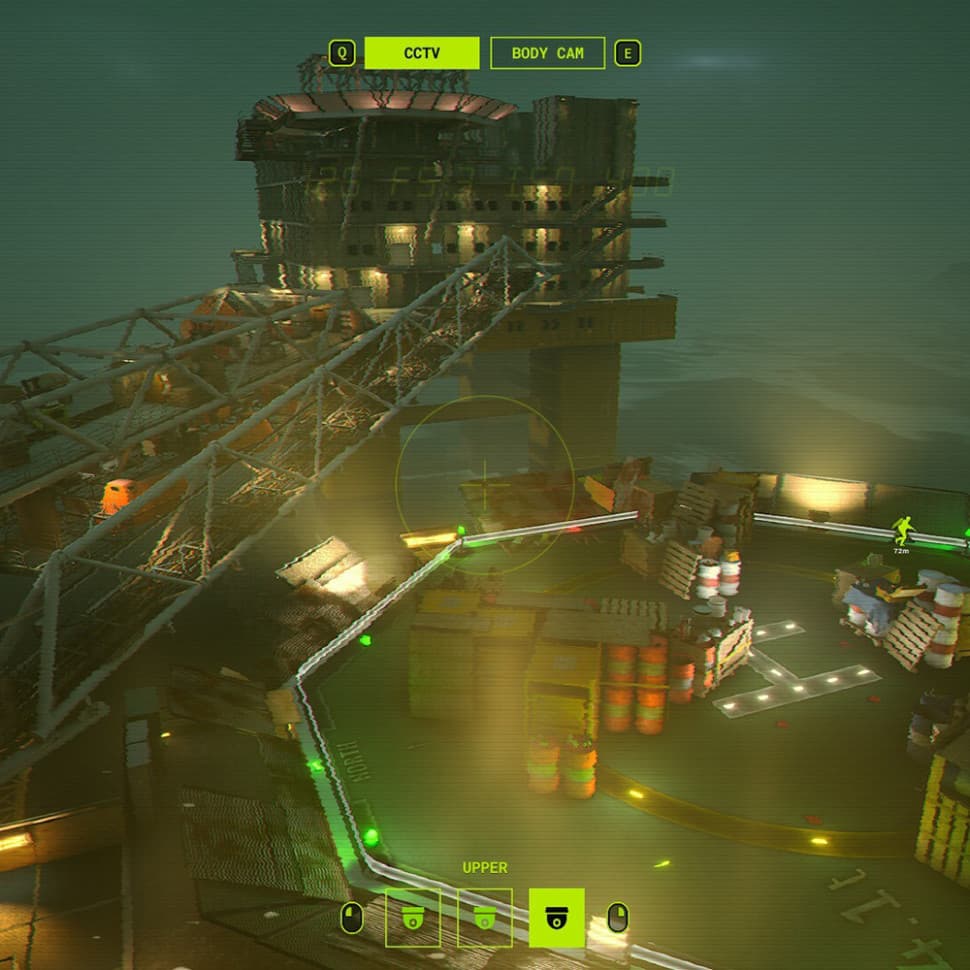Viewport: 970px width, 970px height.
Task: Select the highlighted active camera icon
Action: click(x=556, y=917)
